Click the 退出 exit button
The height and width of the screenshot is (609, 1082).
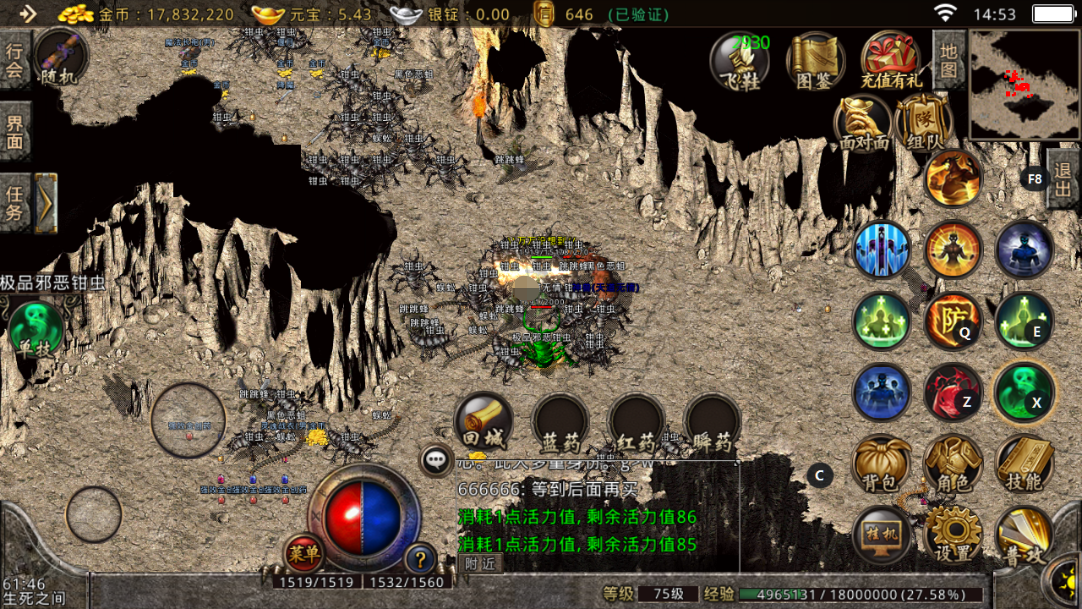tap(1063, 179)
